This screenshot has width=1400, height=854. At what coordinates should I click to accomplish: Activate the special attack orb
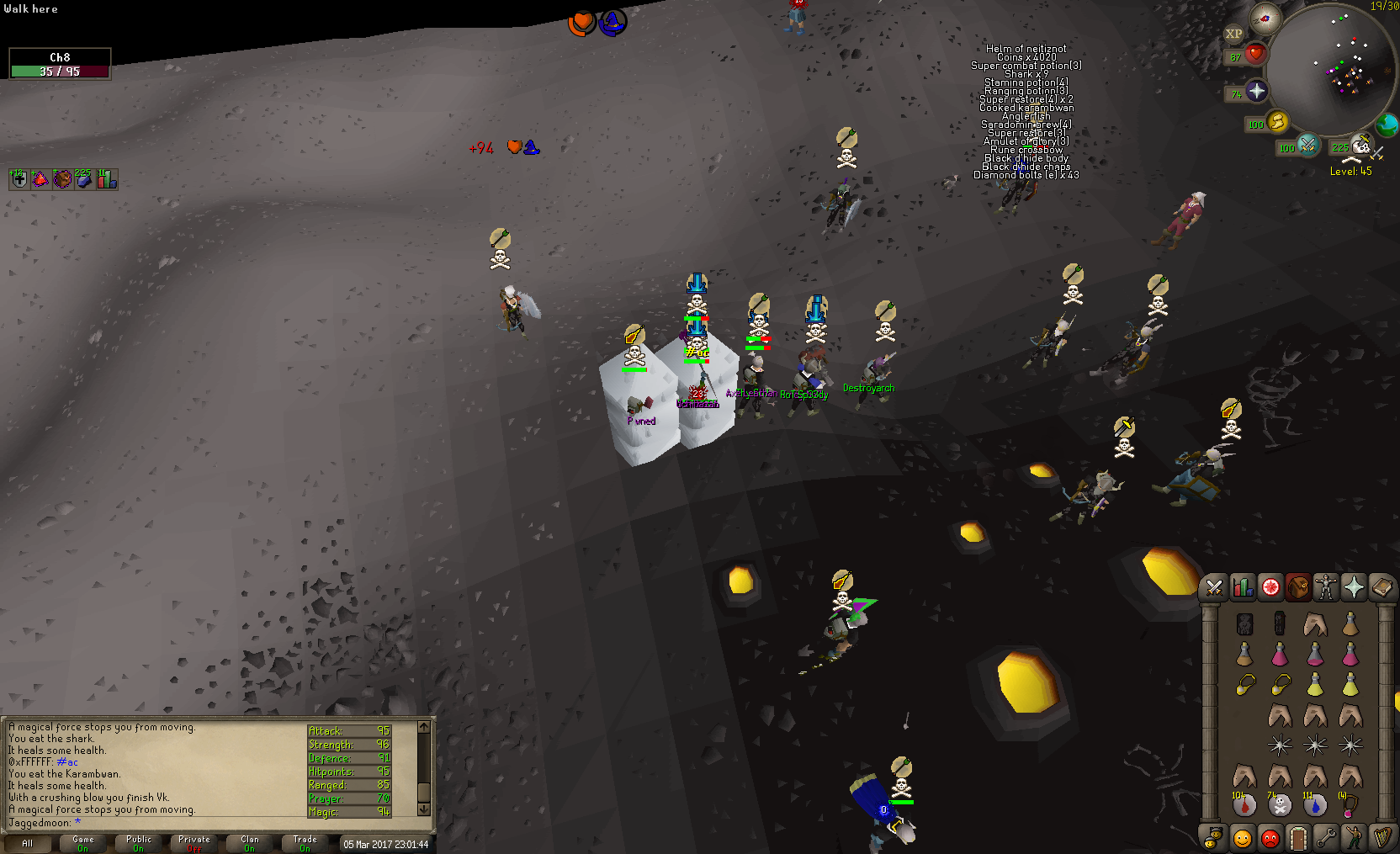tap(1307, 146)
